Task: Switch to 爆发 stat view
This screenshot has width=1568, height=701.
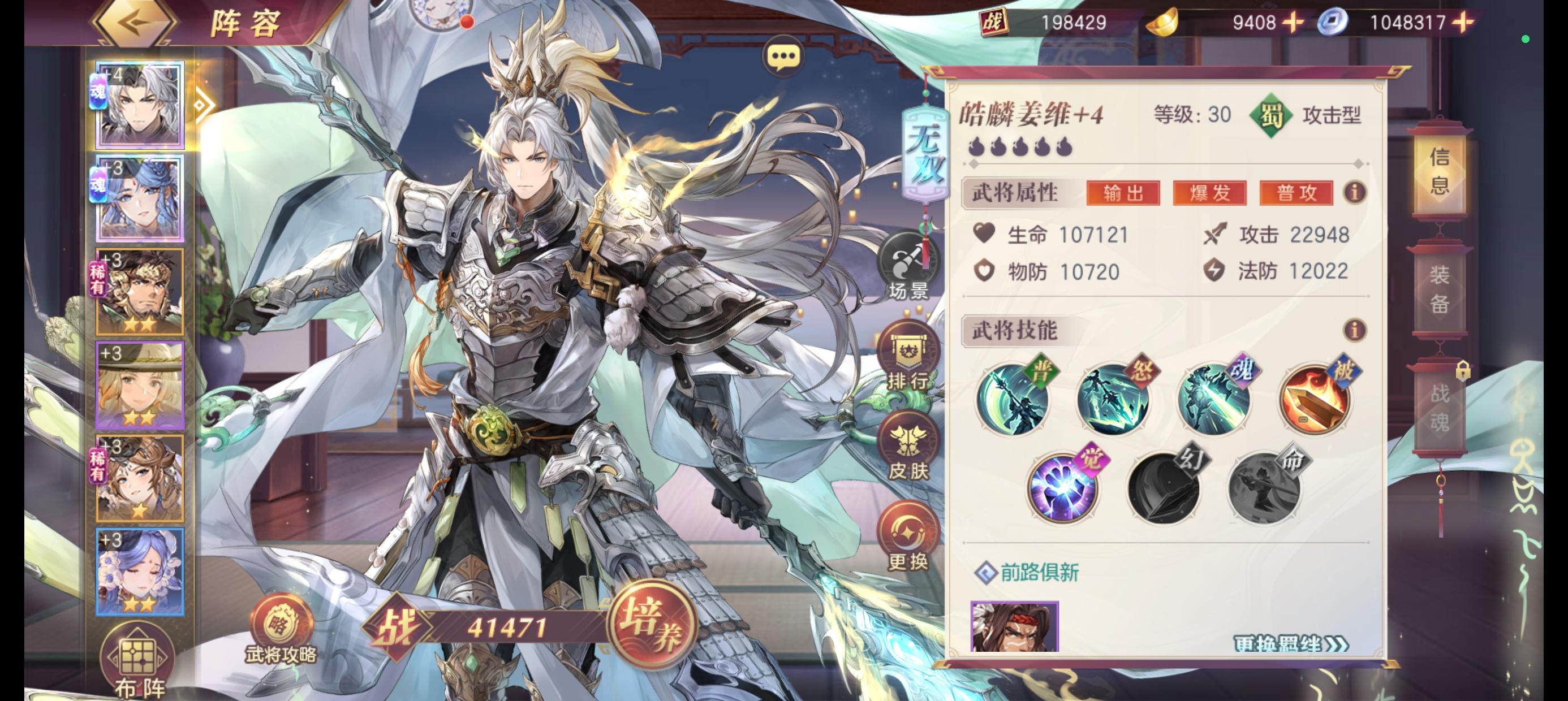Action: [1210, 193]
